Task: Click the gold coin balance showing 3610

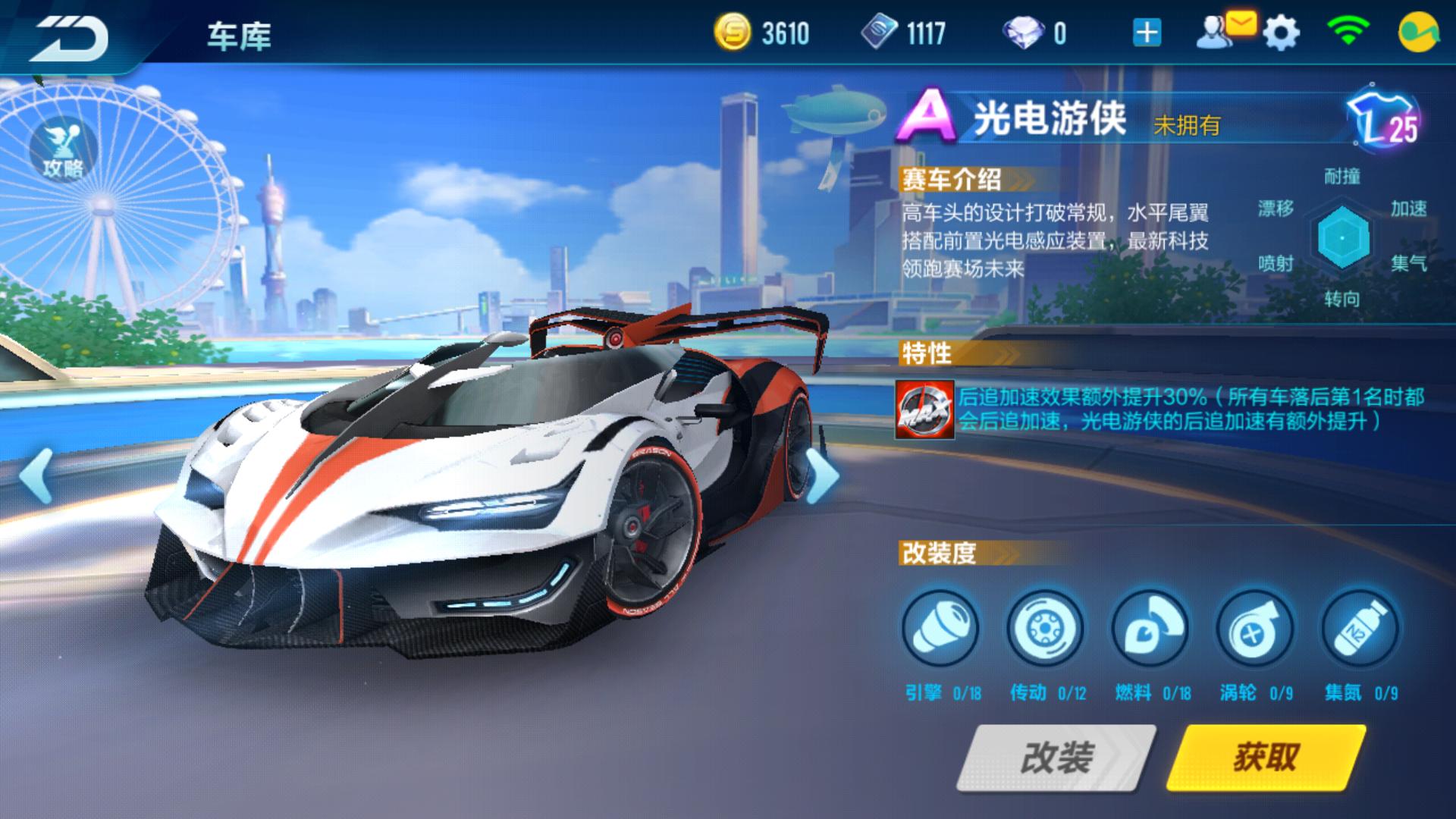Action: click(x=766, y=32)
